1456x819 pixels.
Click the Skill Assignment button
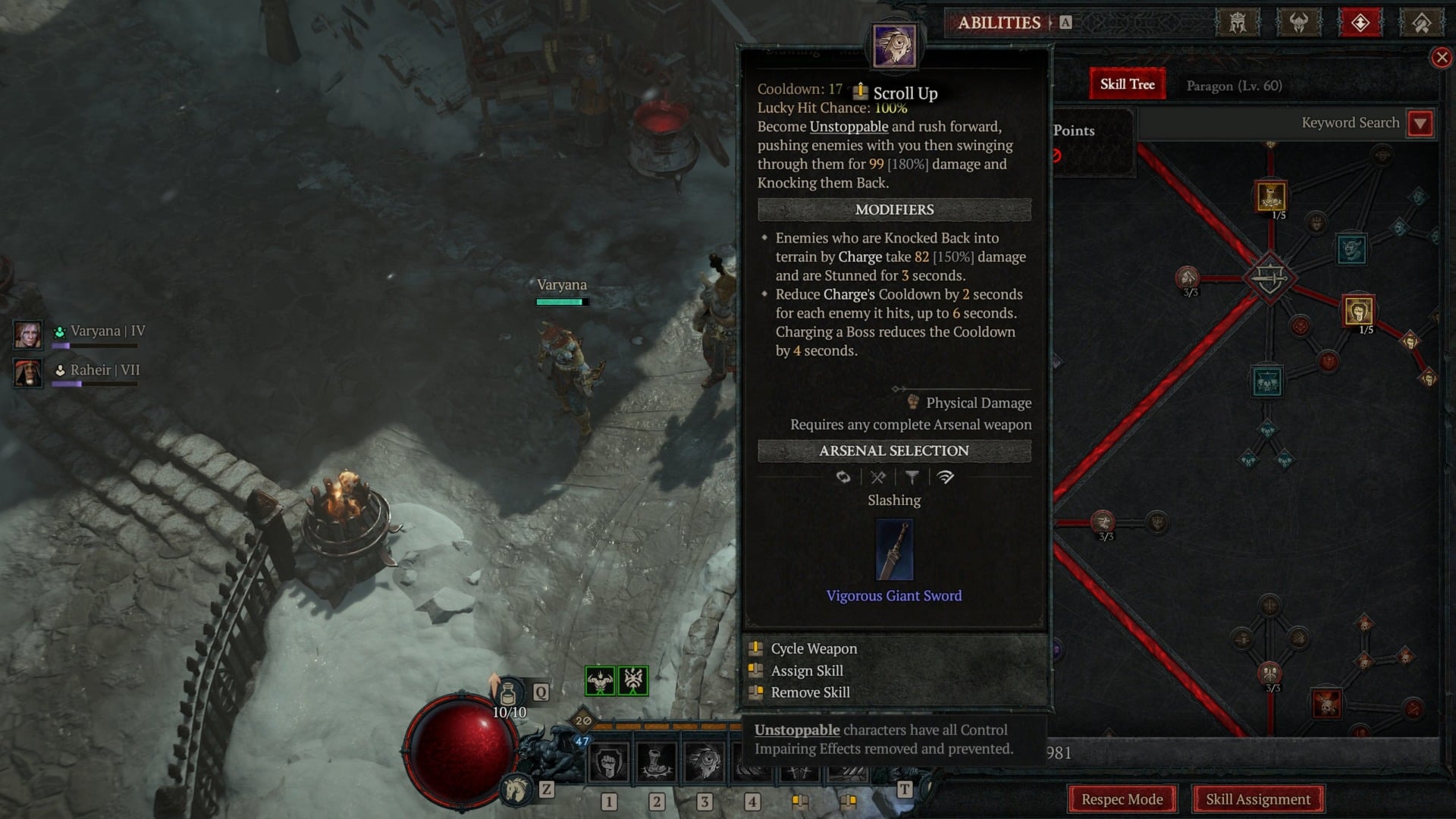tap(1258, 799)
